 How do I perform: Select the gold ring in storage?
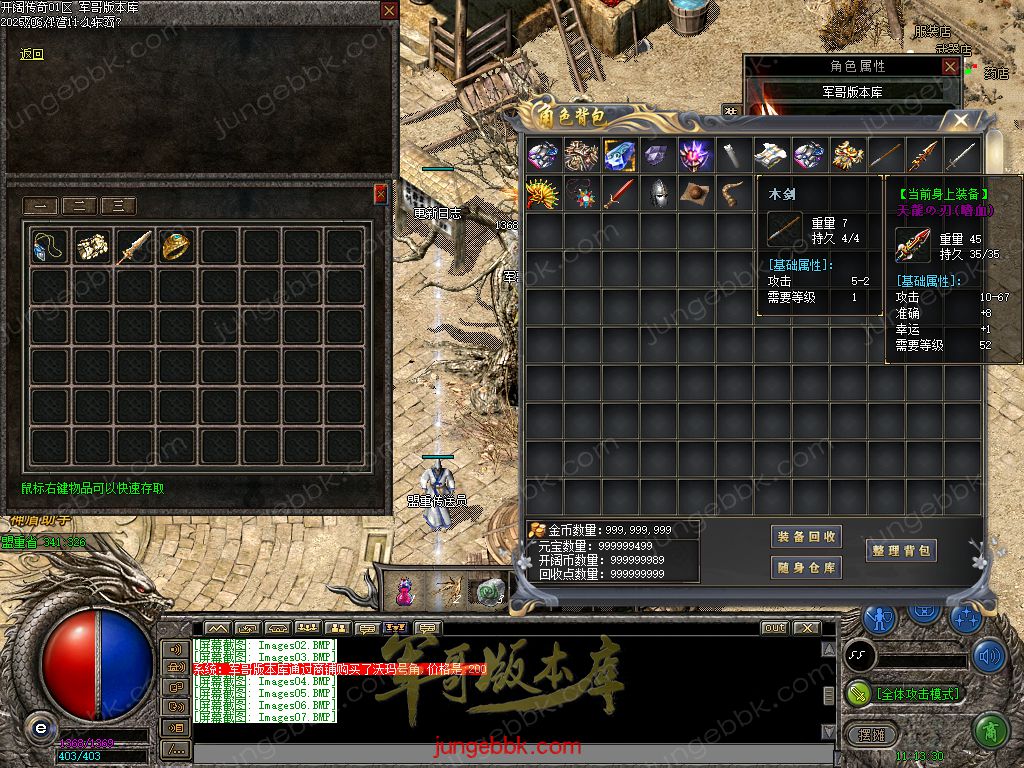tap(176, 246)
